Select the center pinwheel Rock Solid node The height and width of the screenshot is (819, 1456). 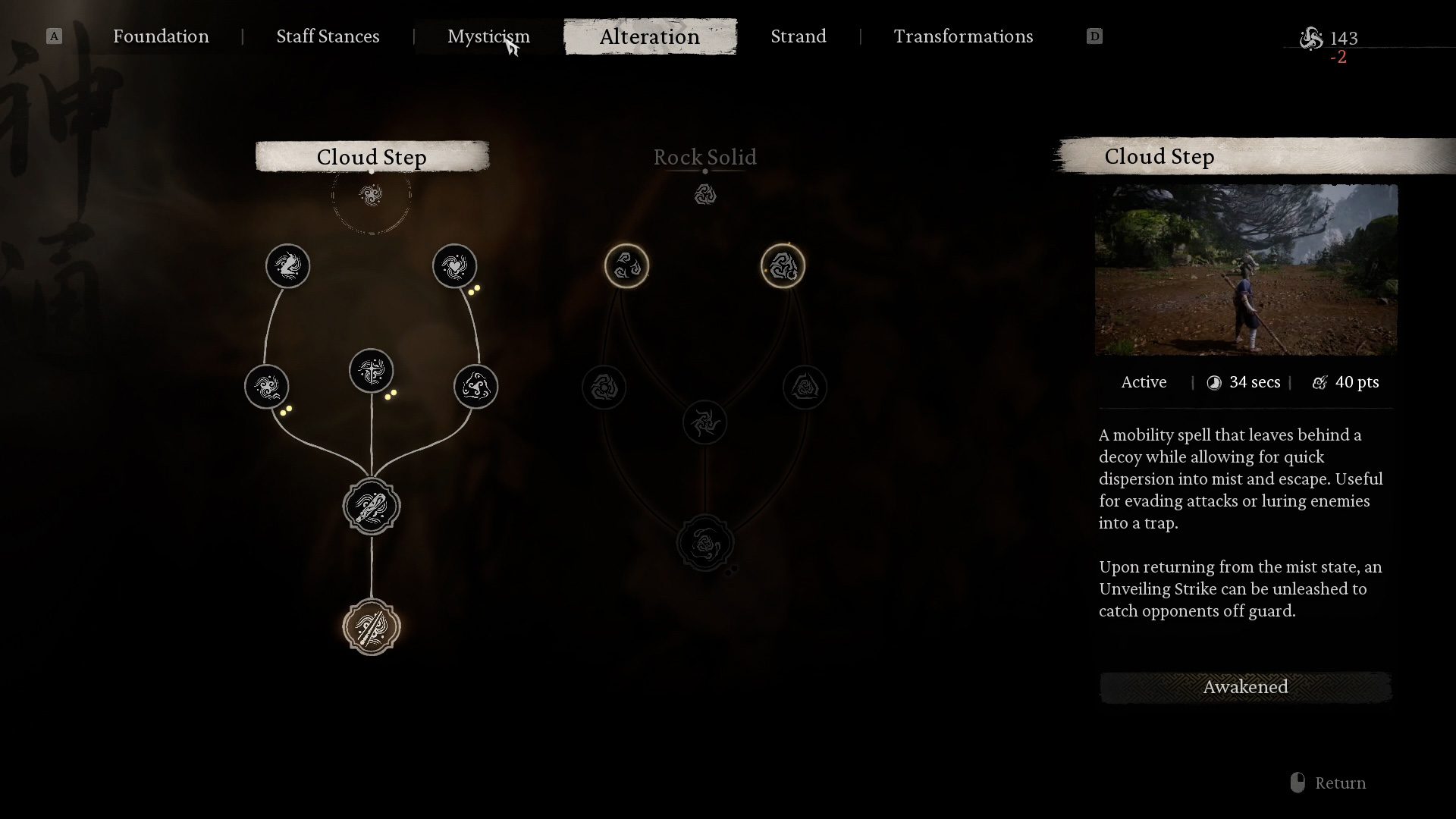705,422
